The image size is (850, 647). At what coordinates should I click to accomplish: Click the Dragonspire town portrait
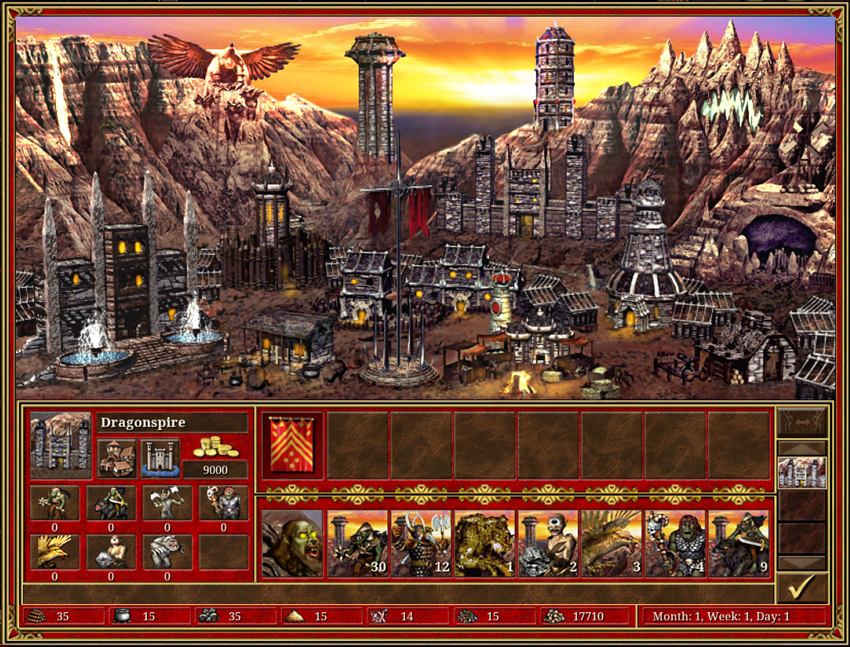[x=61, y=445]
